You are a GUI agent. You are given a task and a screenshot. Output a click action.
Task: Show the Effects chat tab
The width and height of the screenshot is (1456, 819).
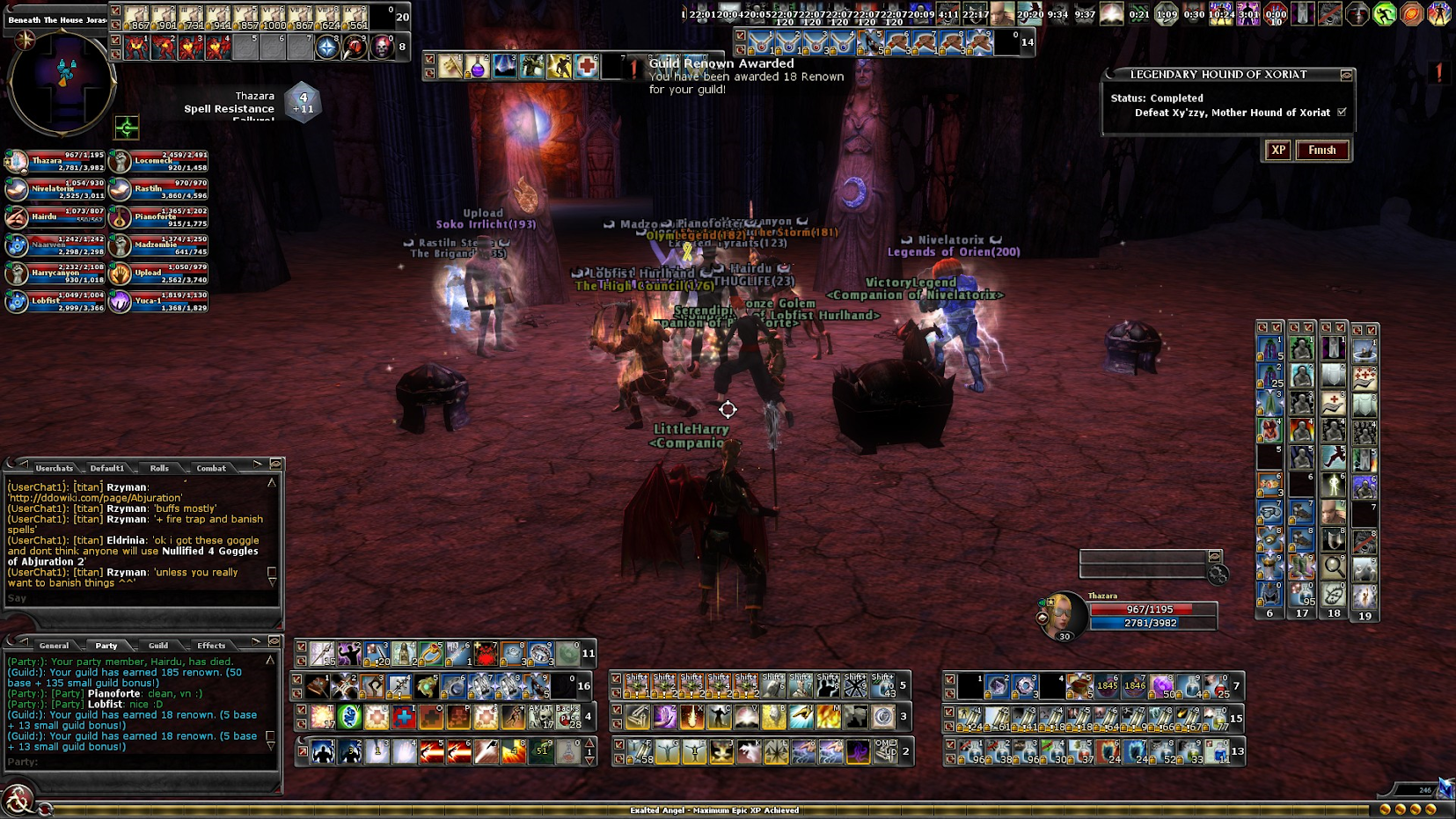click(211, 646)
